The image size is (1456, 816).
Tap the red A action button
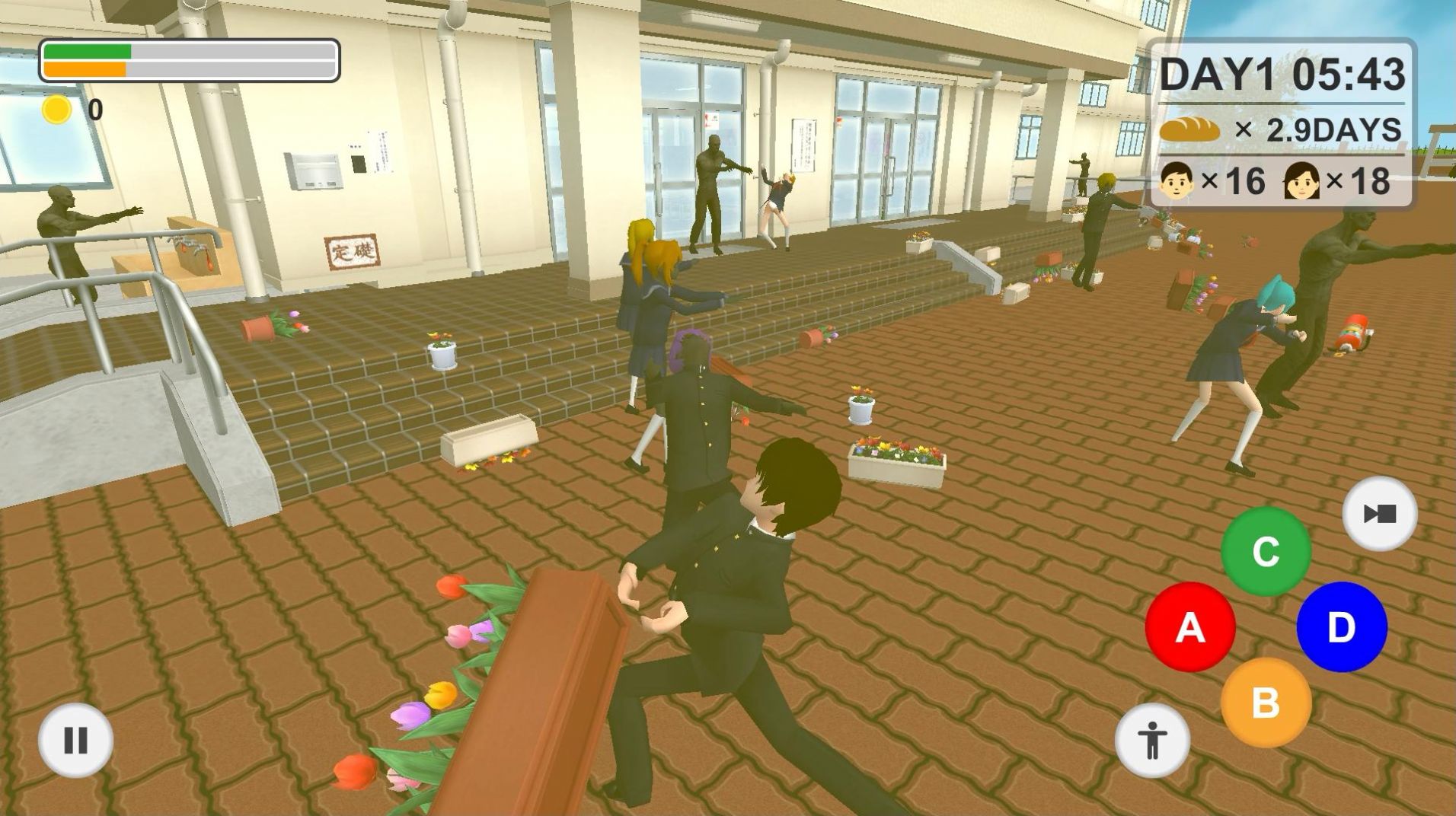(1189, 627)
